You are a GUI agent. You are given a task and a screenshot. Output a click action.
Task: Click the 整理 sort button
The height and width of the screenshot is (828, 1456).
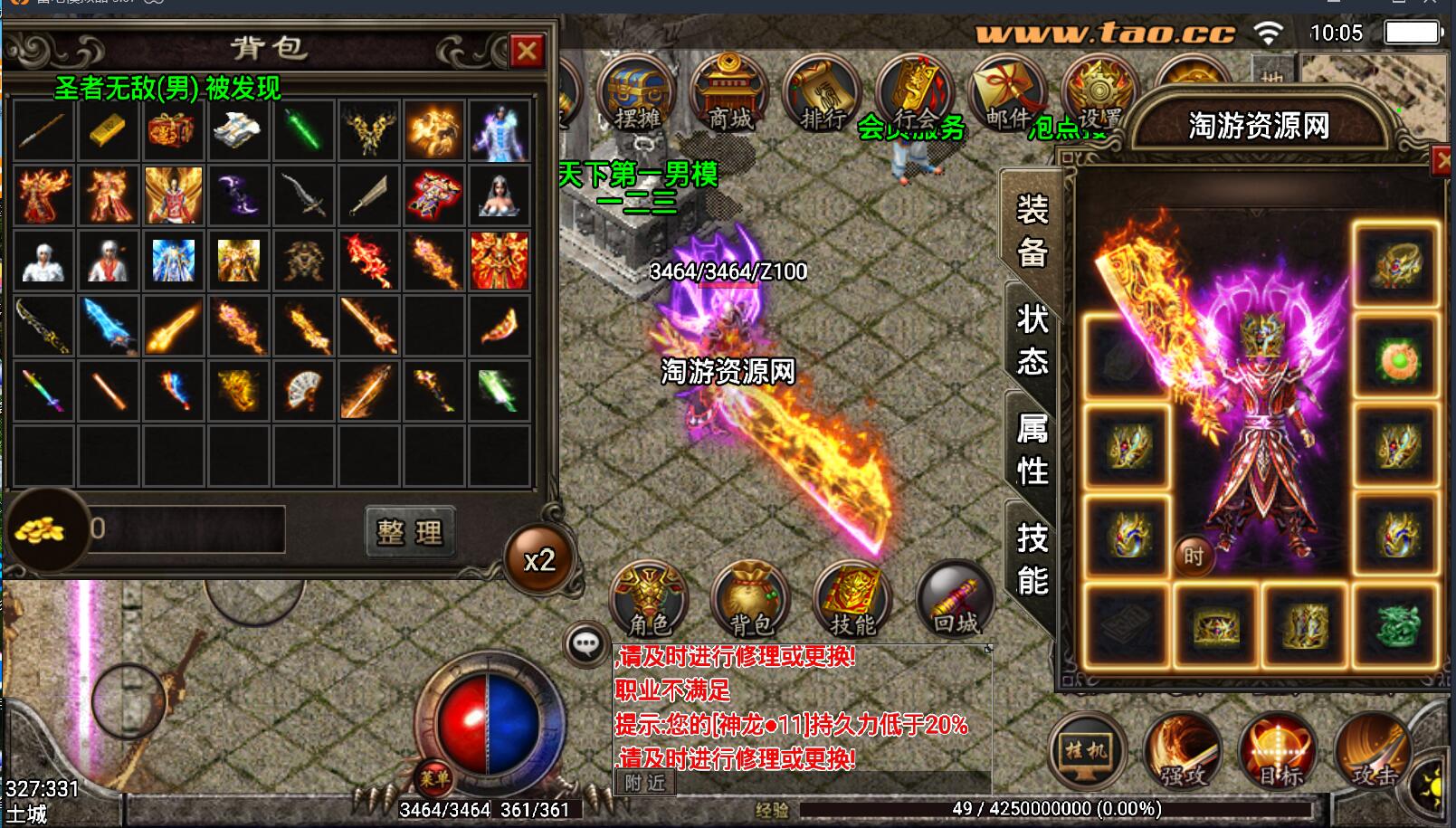[x=410, y=531]
